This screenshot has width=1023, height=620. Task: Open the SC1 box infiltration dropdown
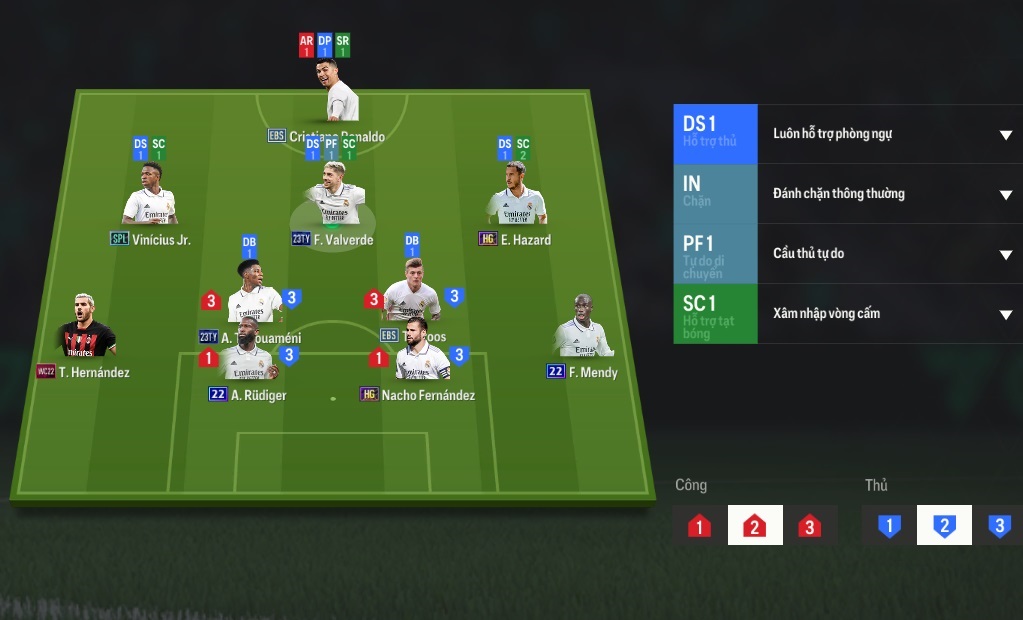click(1005, 314)
